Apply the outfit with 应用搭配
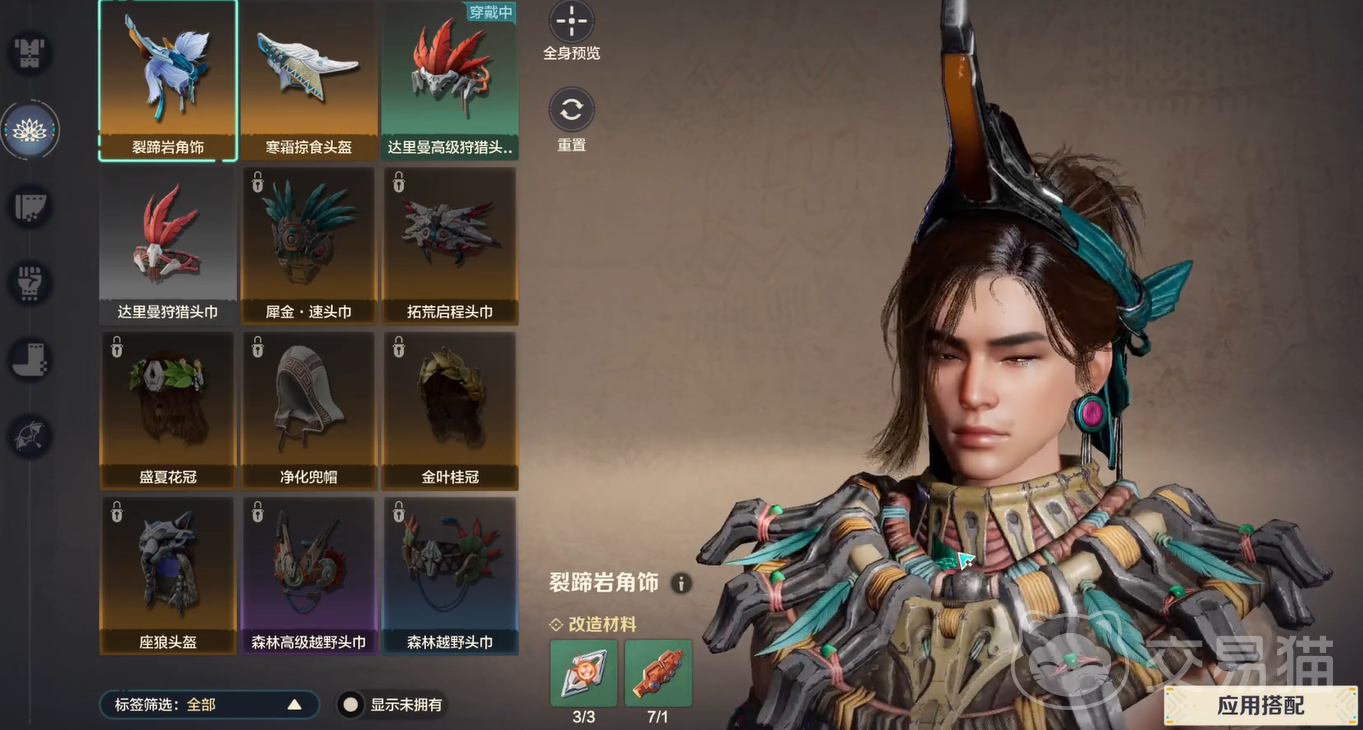 coord(1260,705)
